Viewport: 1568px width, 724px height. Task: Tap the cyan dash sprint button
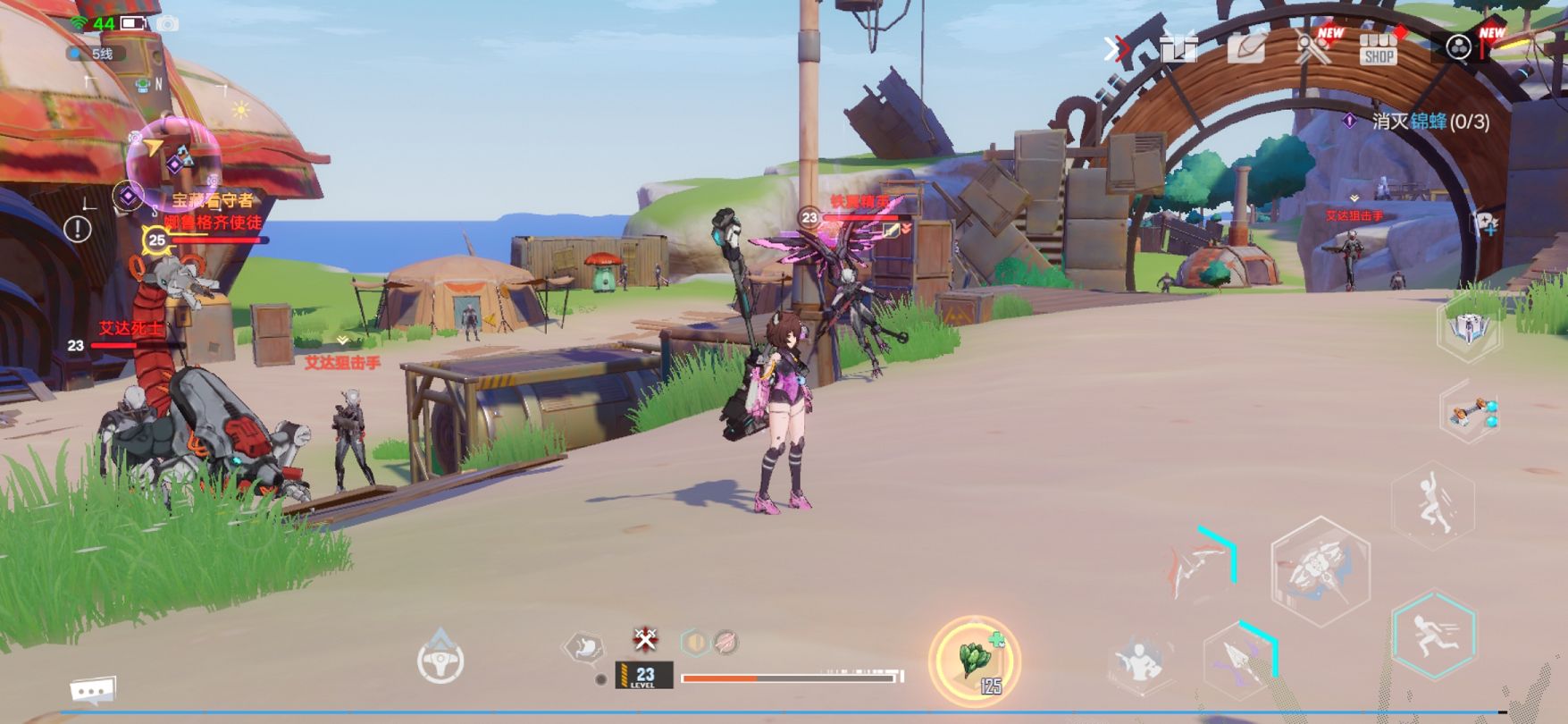pos(1433,634)
